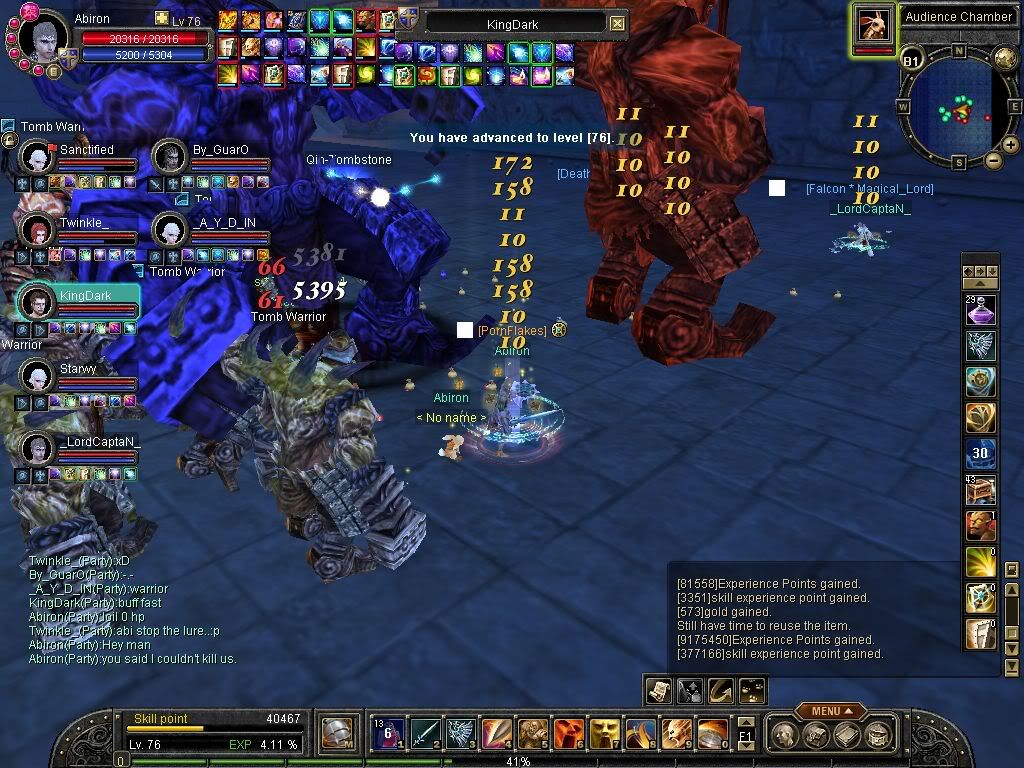This screenshot has width=1024, height=768.
Task: Select party member By_GuarO's portrait
Action: point(171,156)
